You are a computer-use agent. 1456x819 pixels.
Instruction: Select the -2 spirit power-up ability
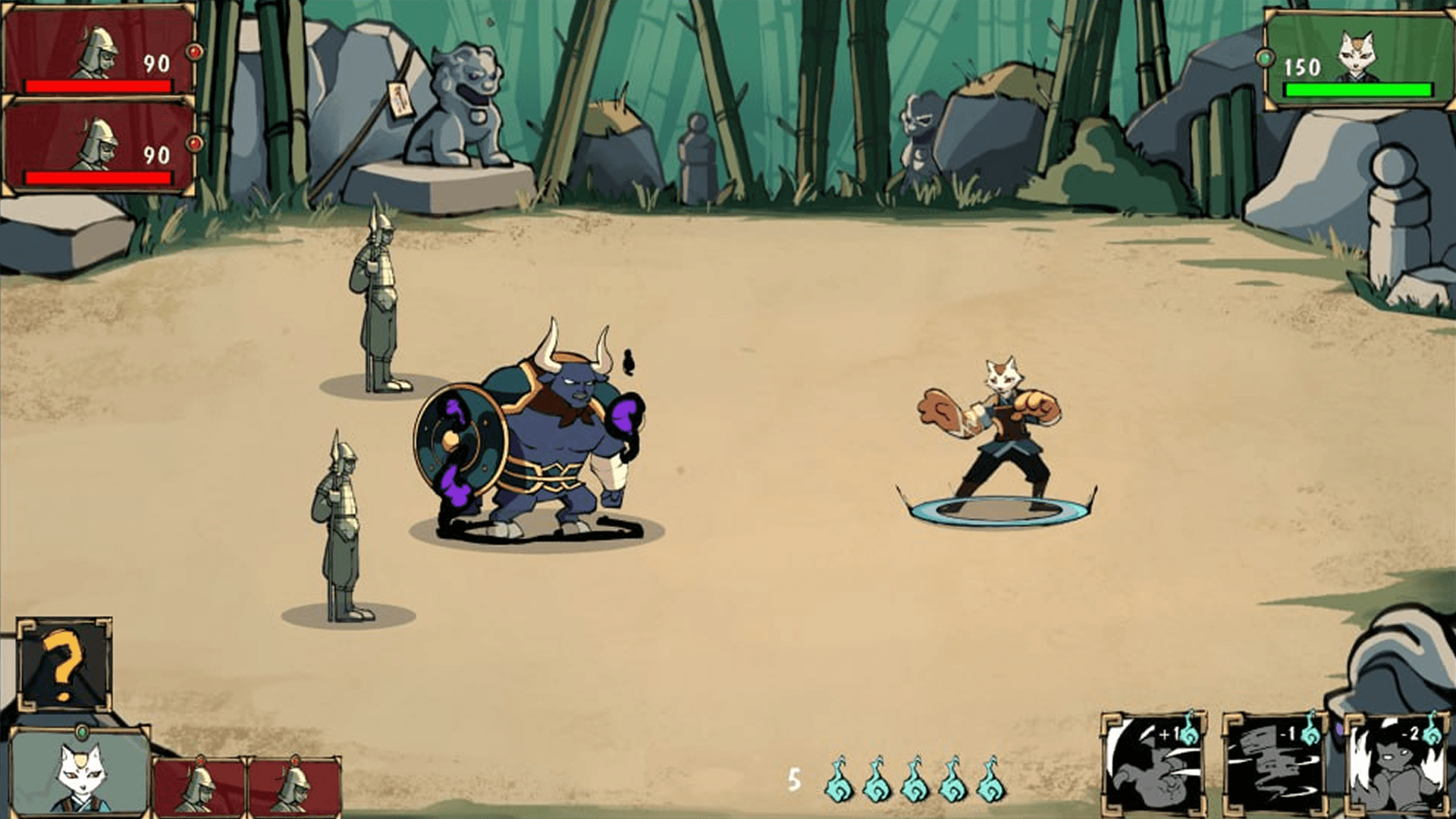pyautogui.click(x=1395, y=766)
